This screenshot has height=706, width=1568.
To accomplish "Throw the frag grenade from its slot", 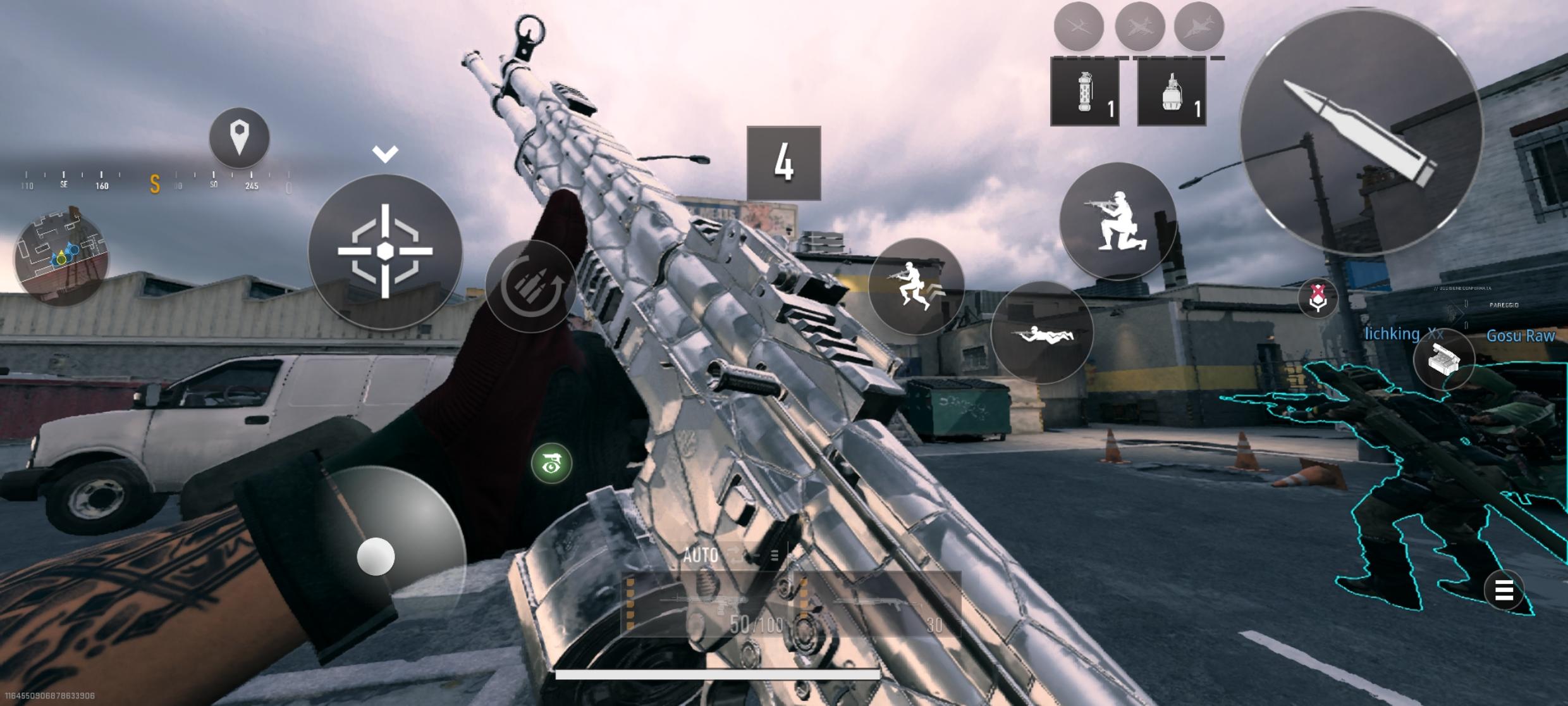I will pyautogui.click(x=1173, y=95).
